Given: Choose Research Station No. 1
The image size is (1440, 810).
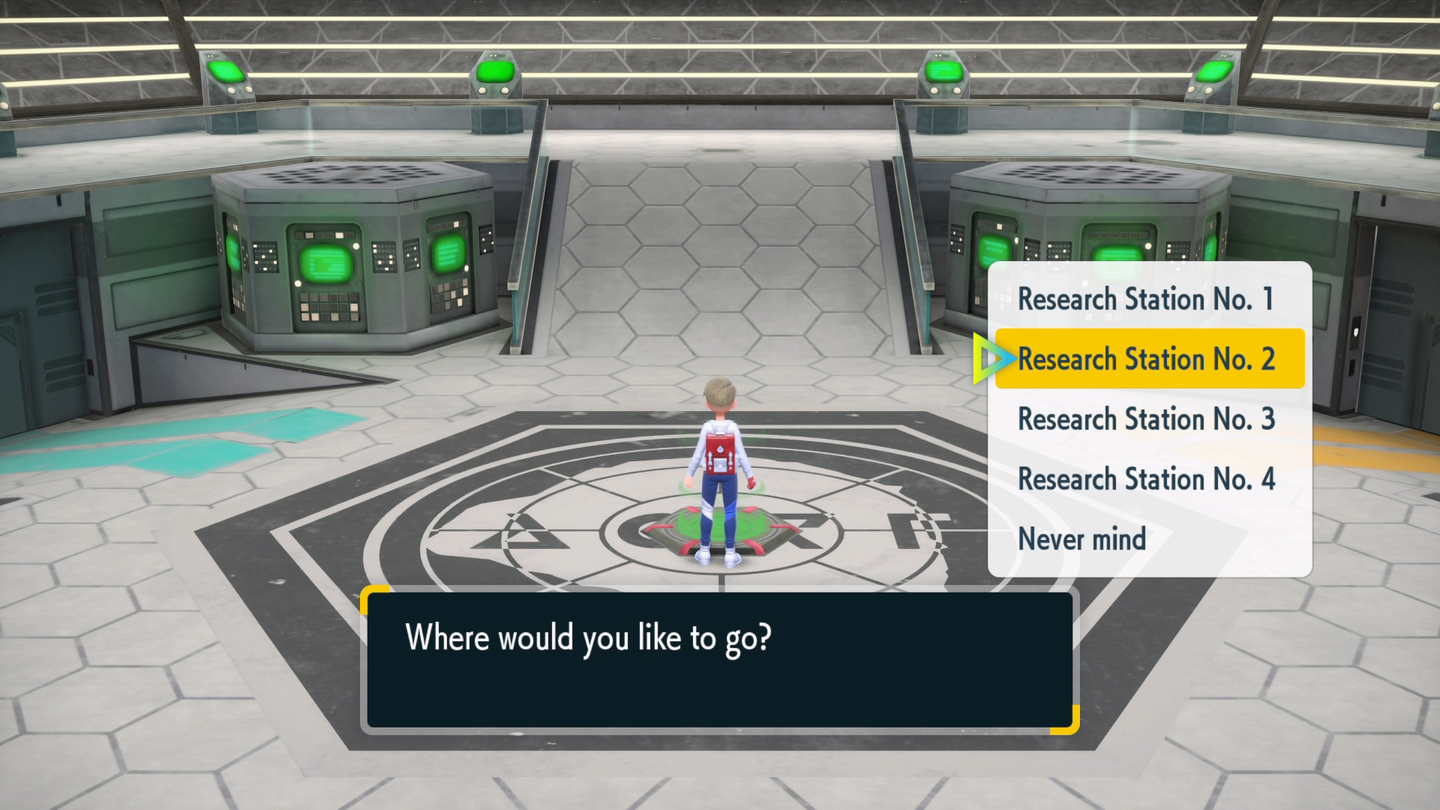Looking at the screenshot, I should click(1146, 299).
